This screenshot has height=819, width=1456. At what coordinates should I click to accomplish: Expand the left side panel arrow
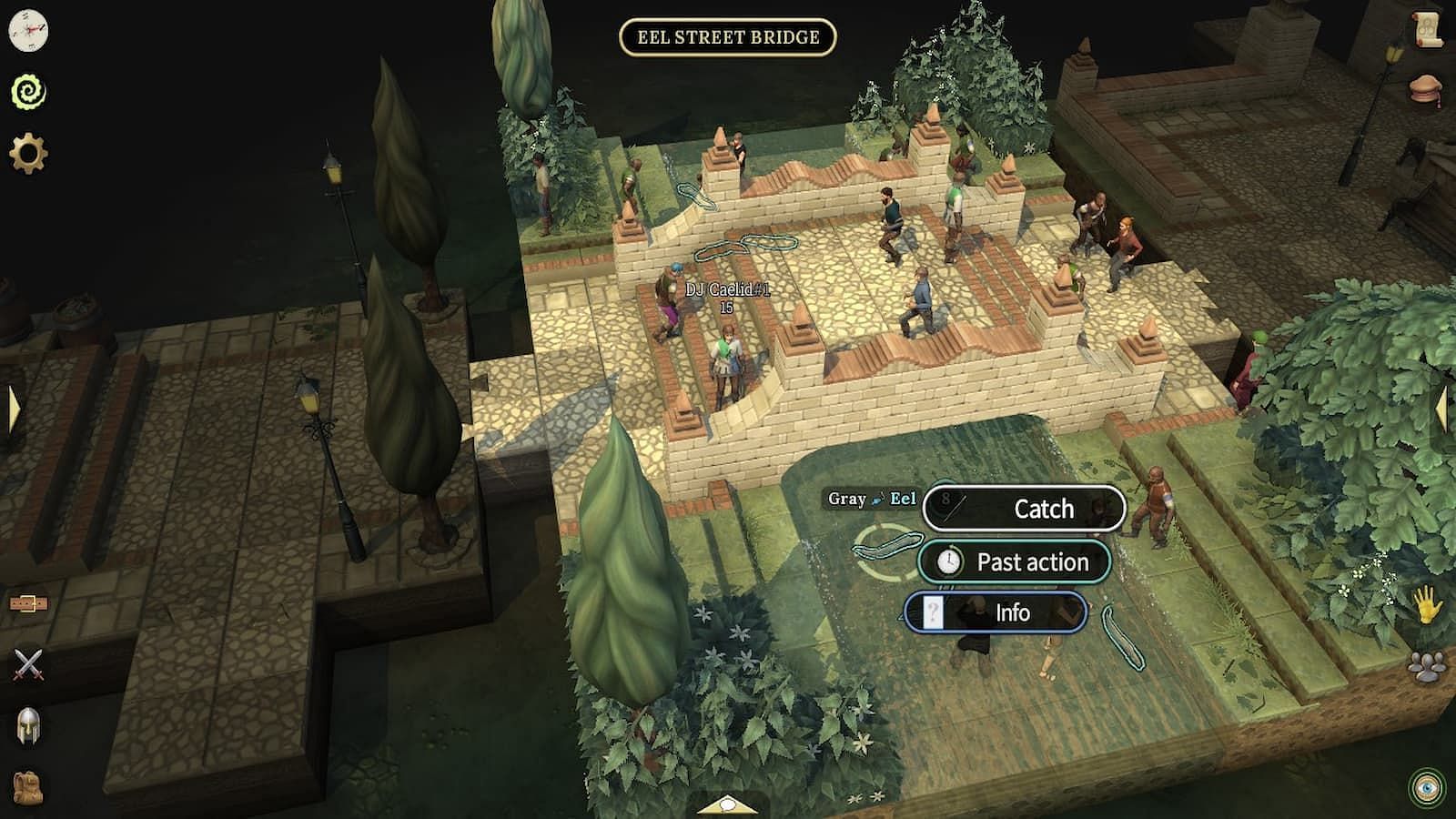click(x=13, y=409)
